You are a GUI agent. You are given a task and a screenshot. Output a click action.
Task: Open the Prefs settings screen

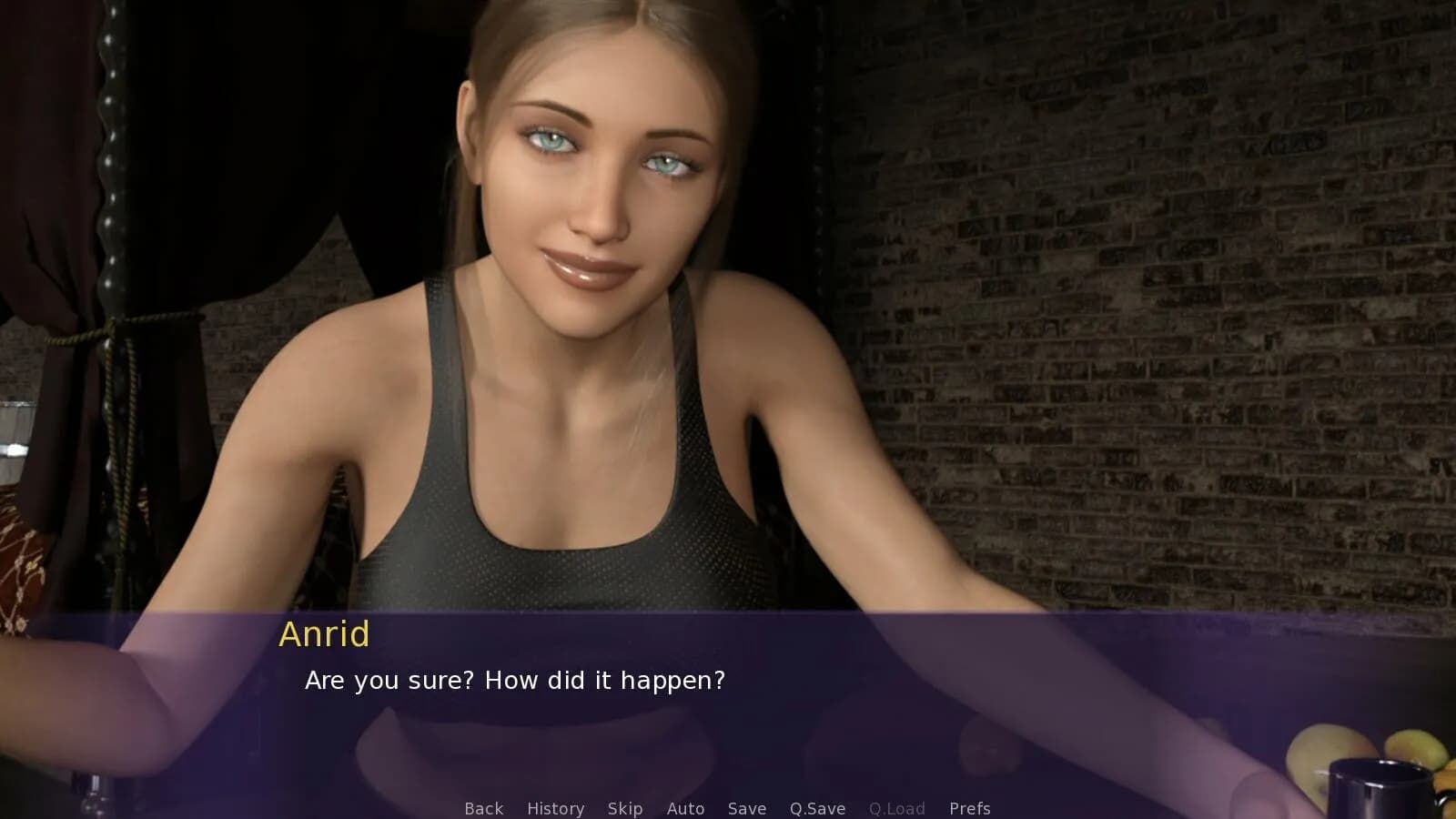pos(970,808)
